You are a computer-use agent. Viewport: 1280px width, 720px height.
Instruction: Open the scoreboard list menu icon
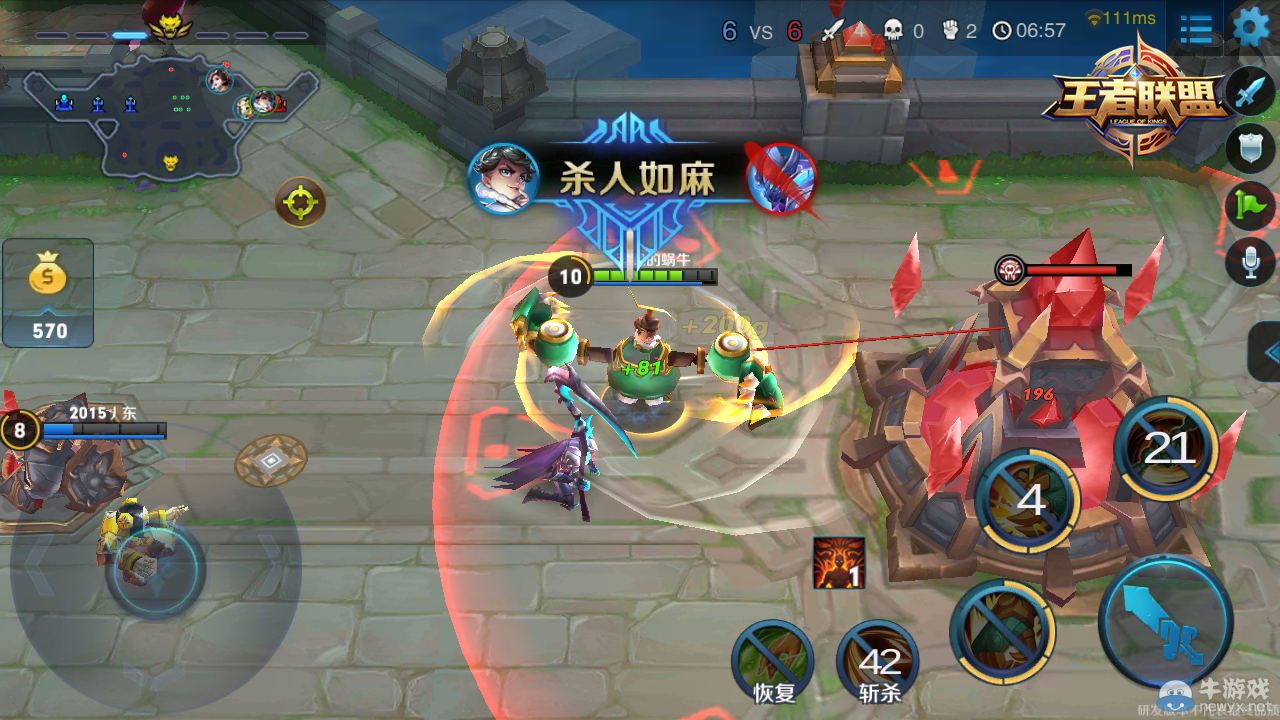pos(1196,29)
